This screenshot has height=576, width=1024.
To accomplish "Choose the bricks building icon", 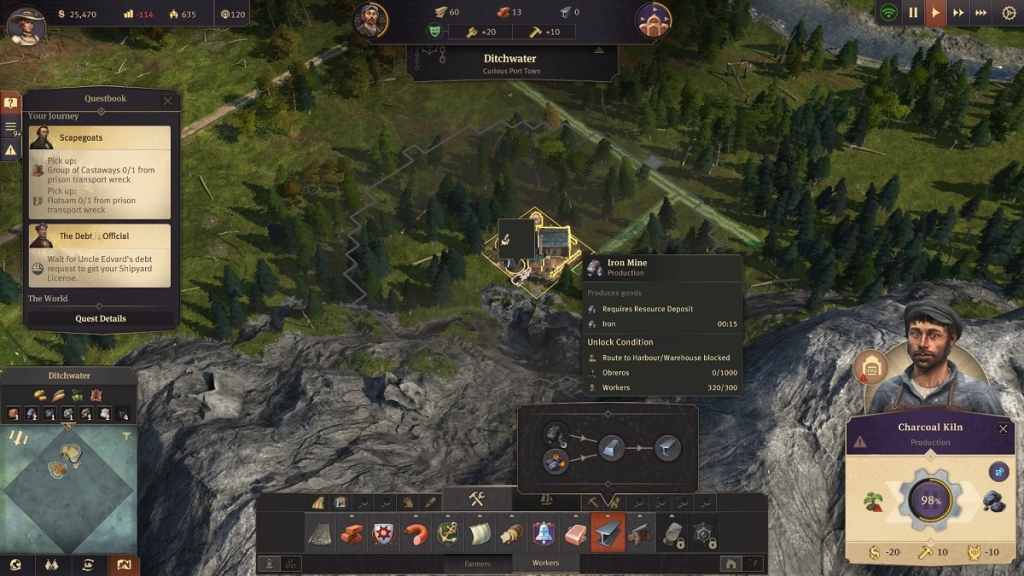I will pos(351,533).
